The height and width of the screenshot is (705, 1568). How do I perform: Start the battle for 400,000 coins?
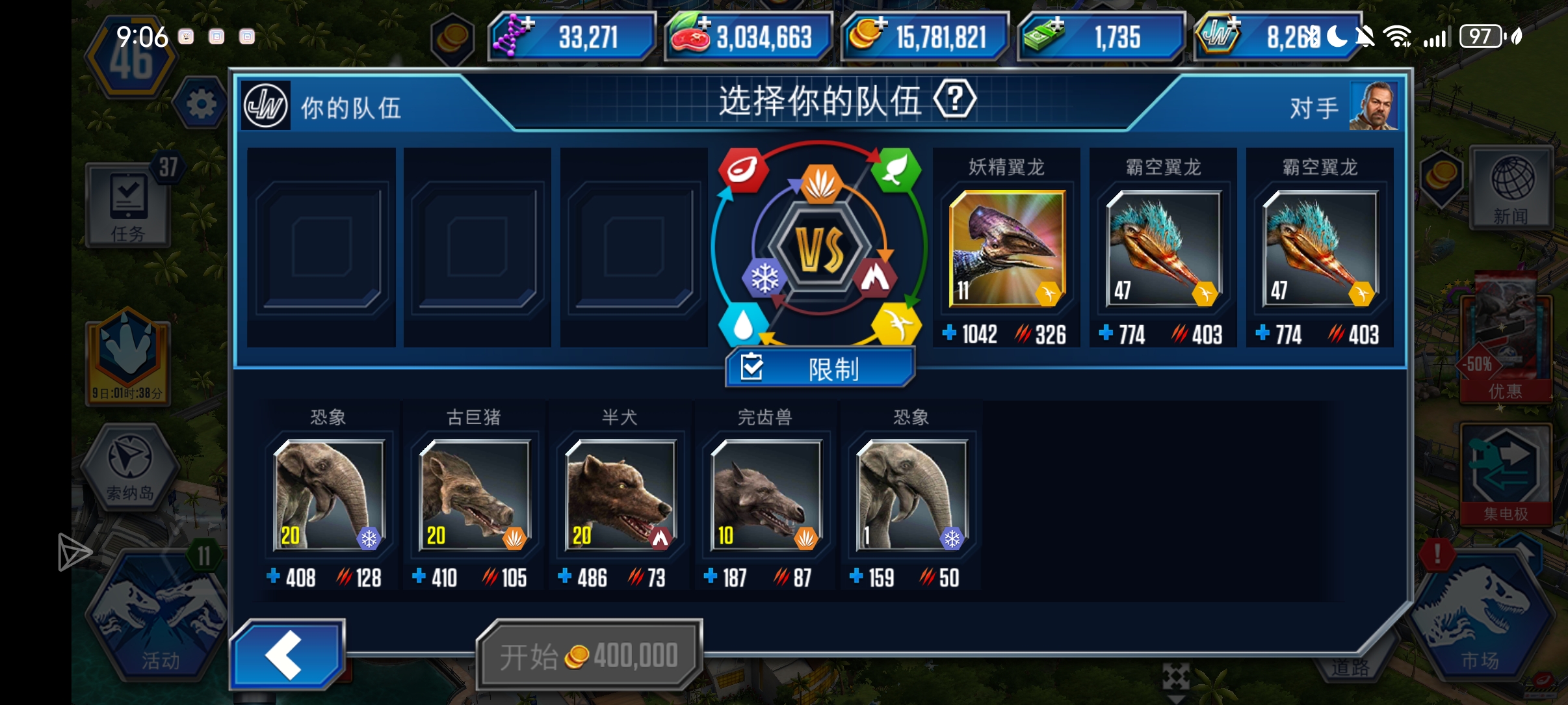click(x=589, y=655)
